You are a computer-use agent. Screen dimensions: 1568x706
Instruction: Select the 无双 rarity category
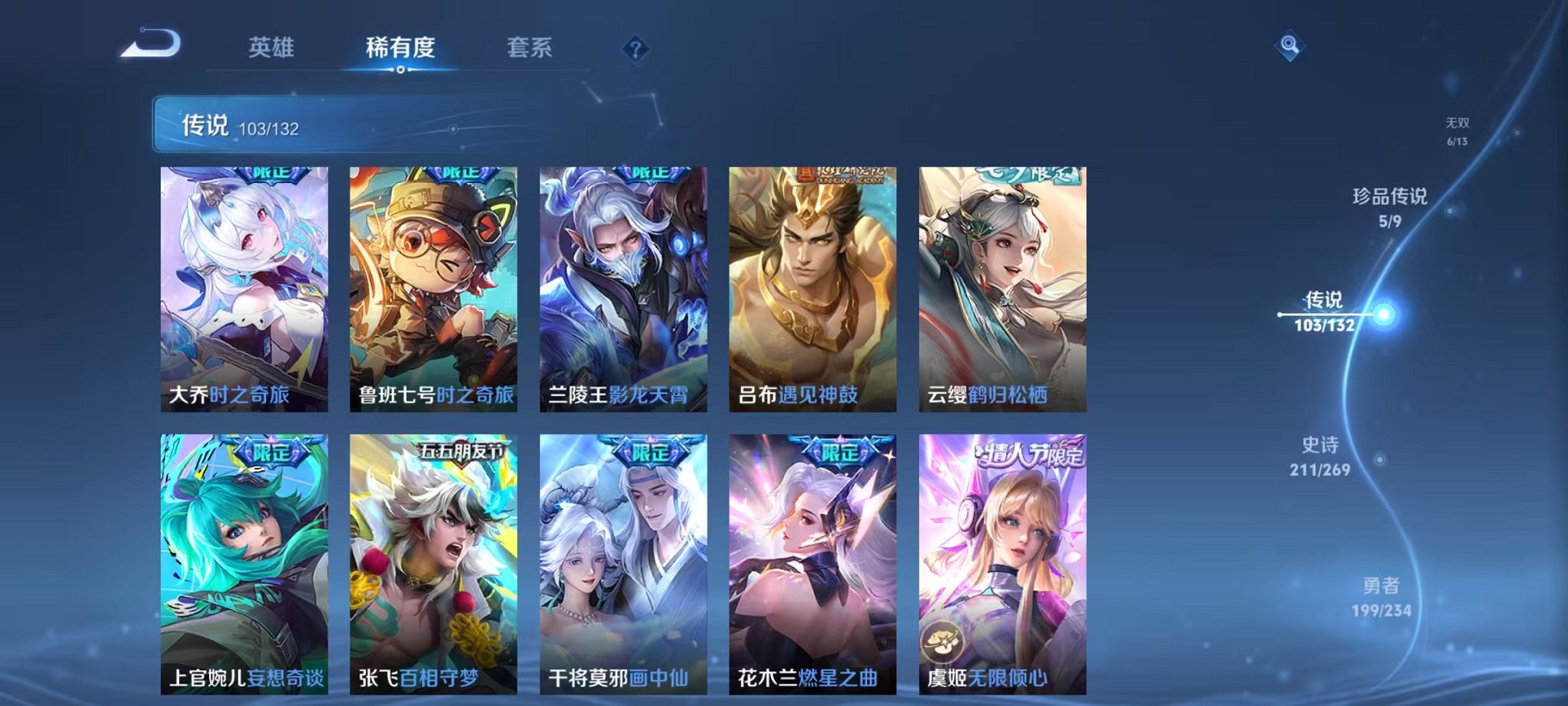[1459, 127]
